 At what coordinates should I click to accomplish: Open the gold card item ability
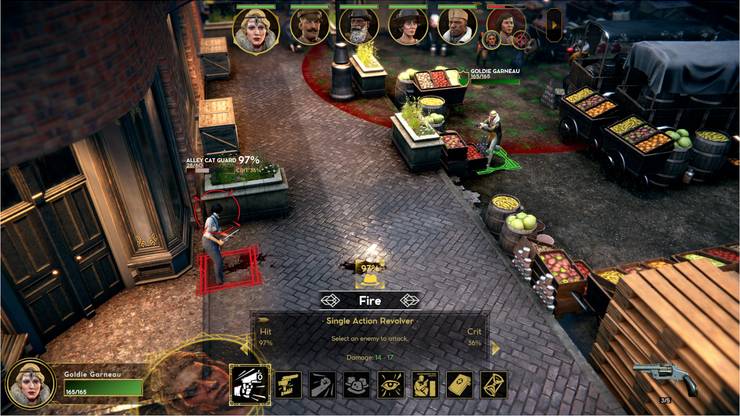[459, 384]
